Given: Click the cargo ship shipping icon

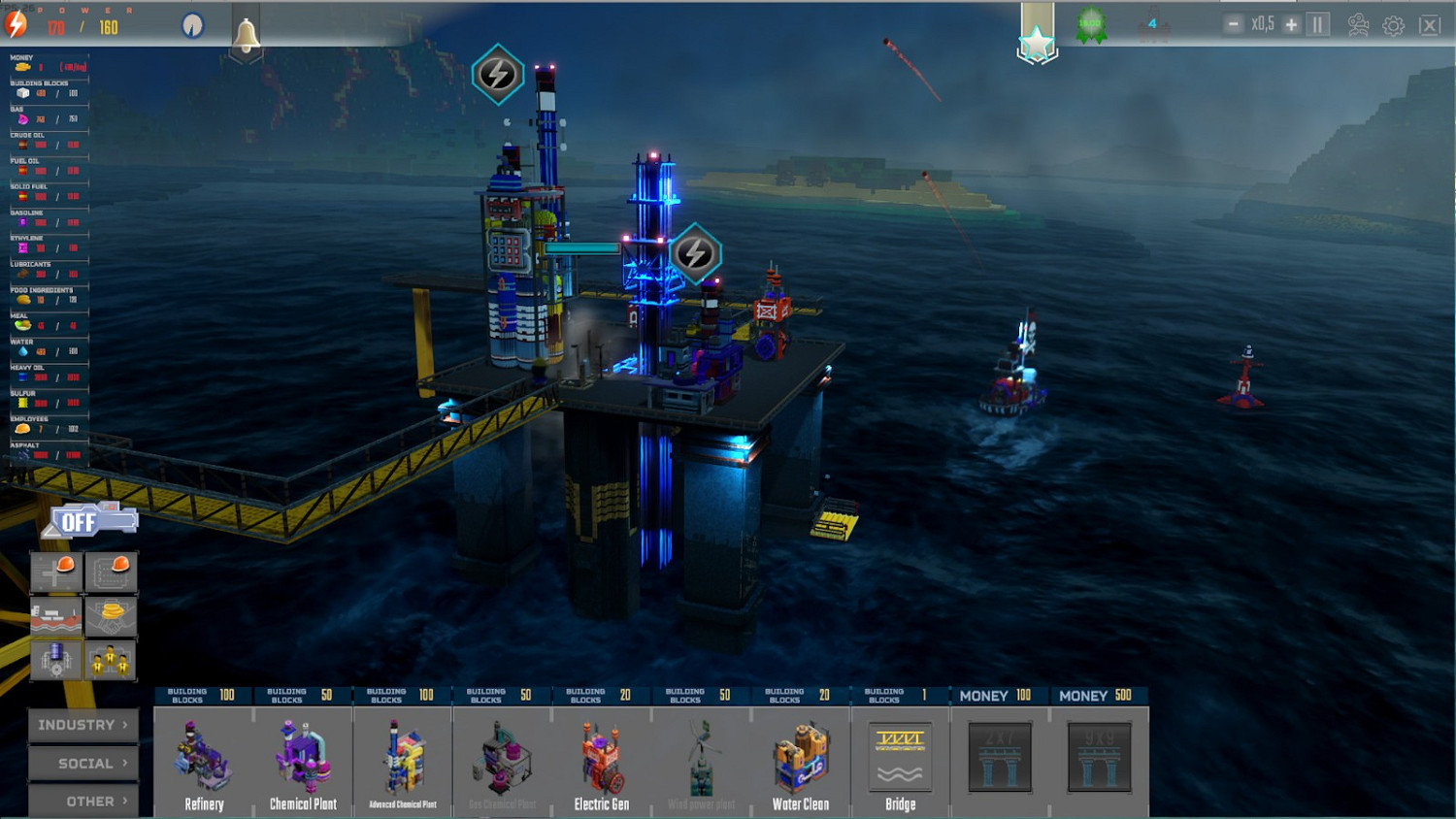Looking at the screenshot, I should tap(55, 614).
